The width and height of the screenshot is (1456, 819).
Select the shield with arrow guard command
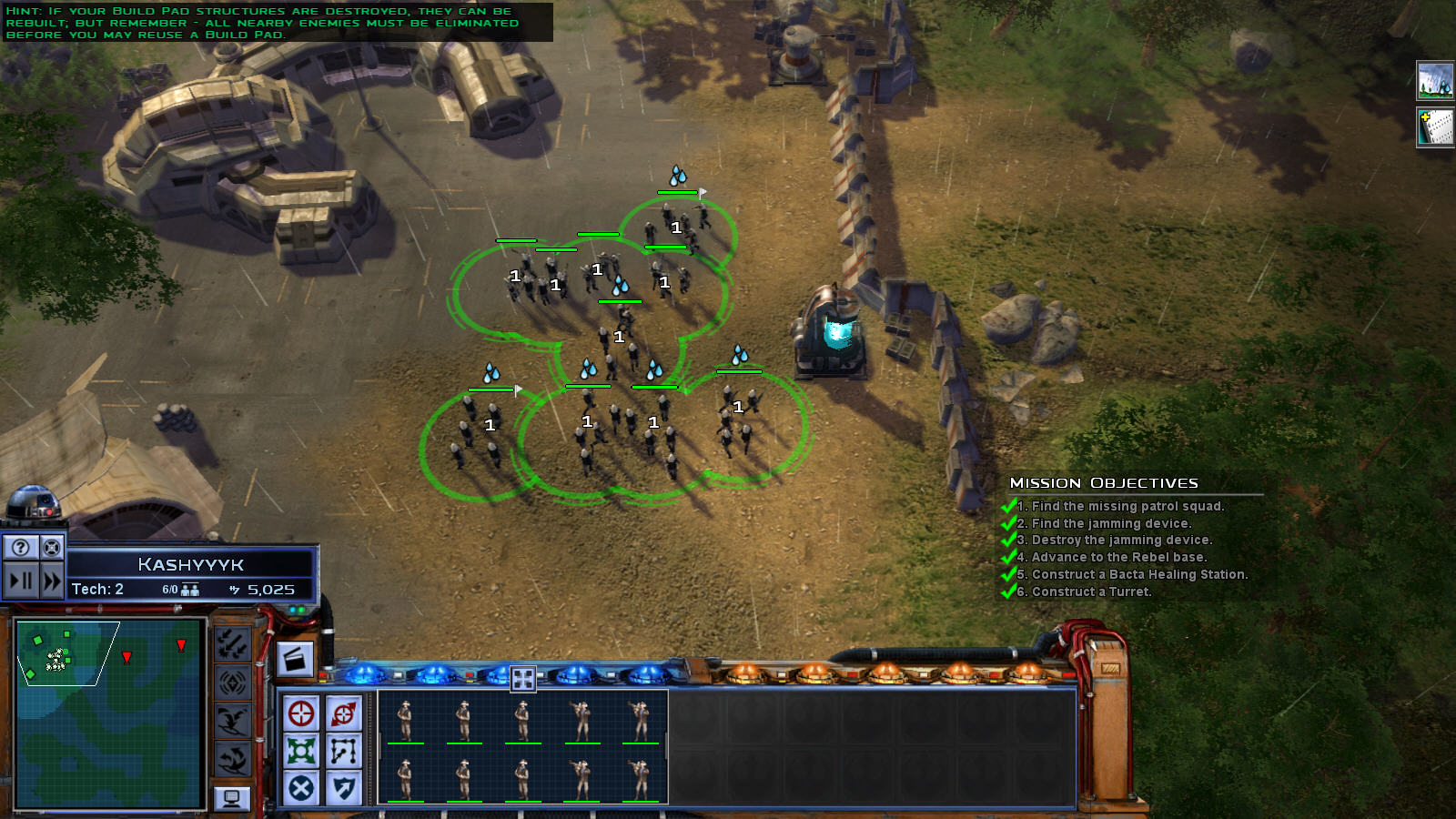pyautogui.click(x=344, y=788)
